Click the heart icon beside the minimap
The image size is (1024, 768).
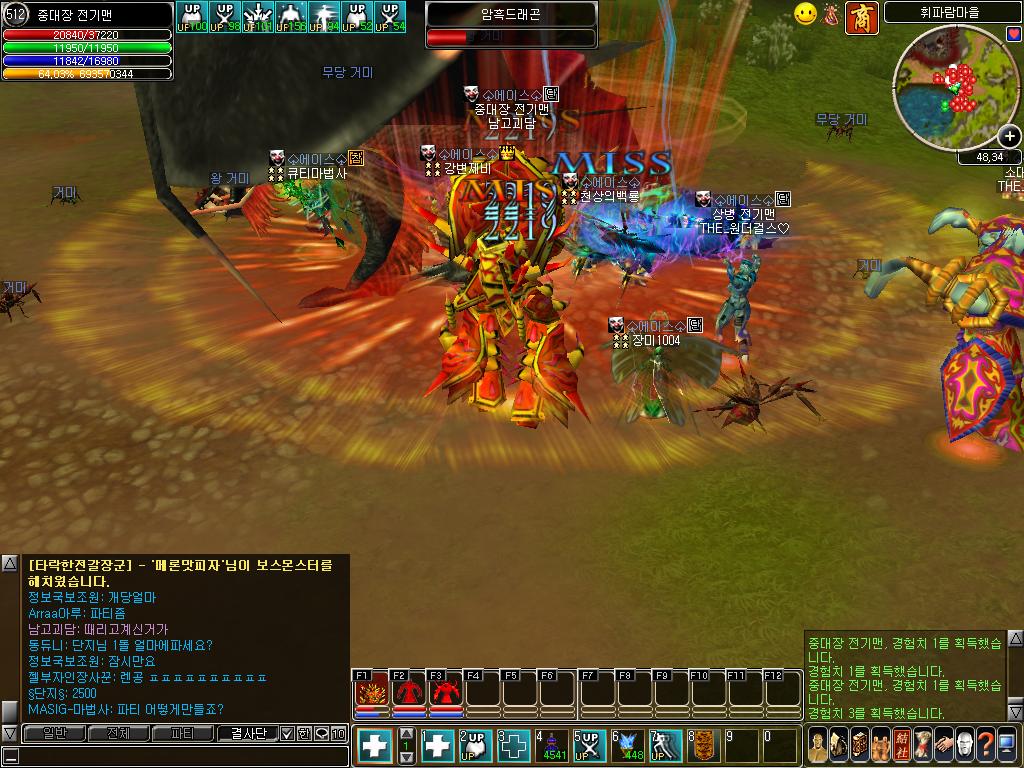click(x=1014, y=34)
